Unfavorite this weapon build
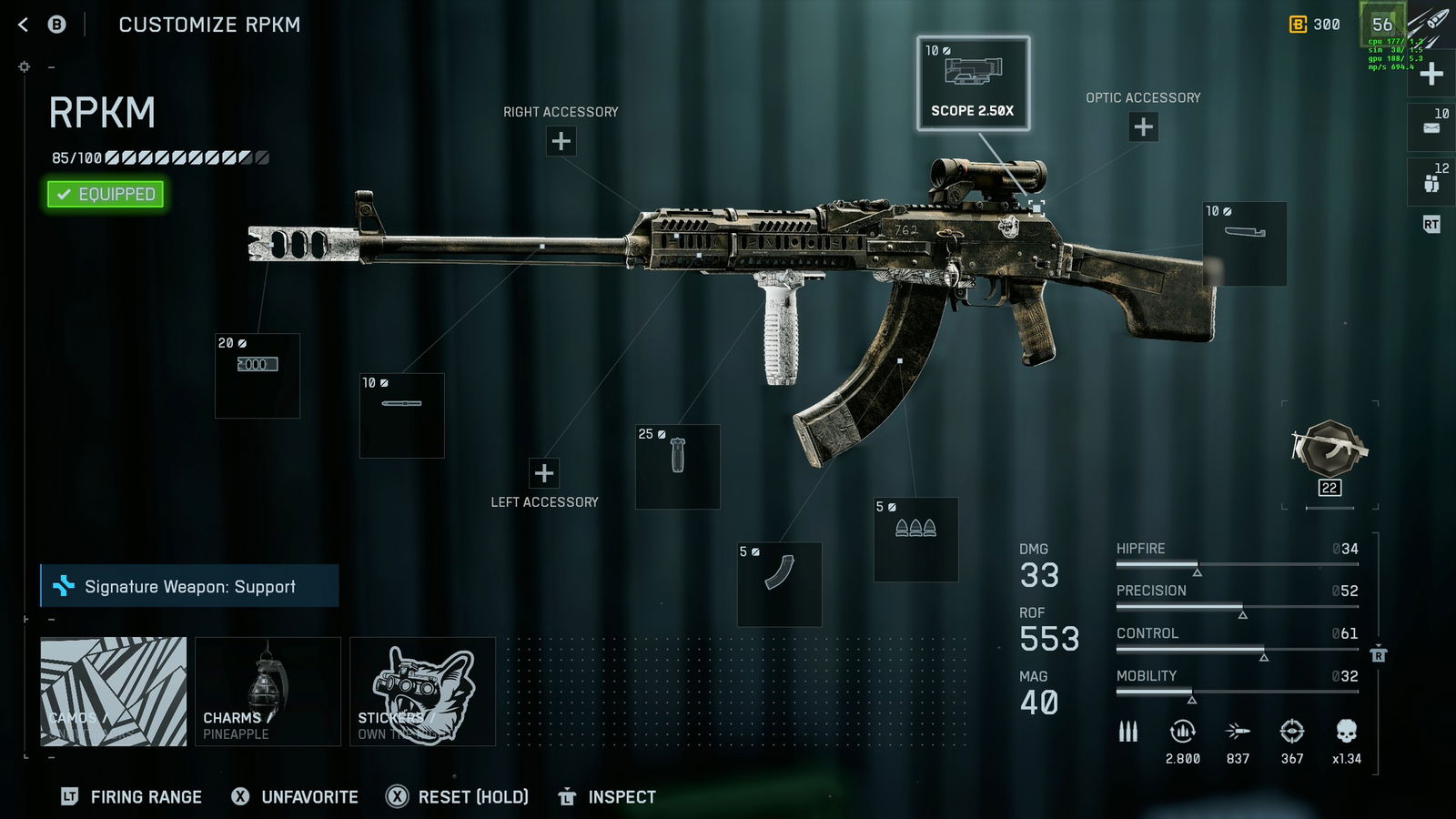 (x=296, y=797)
